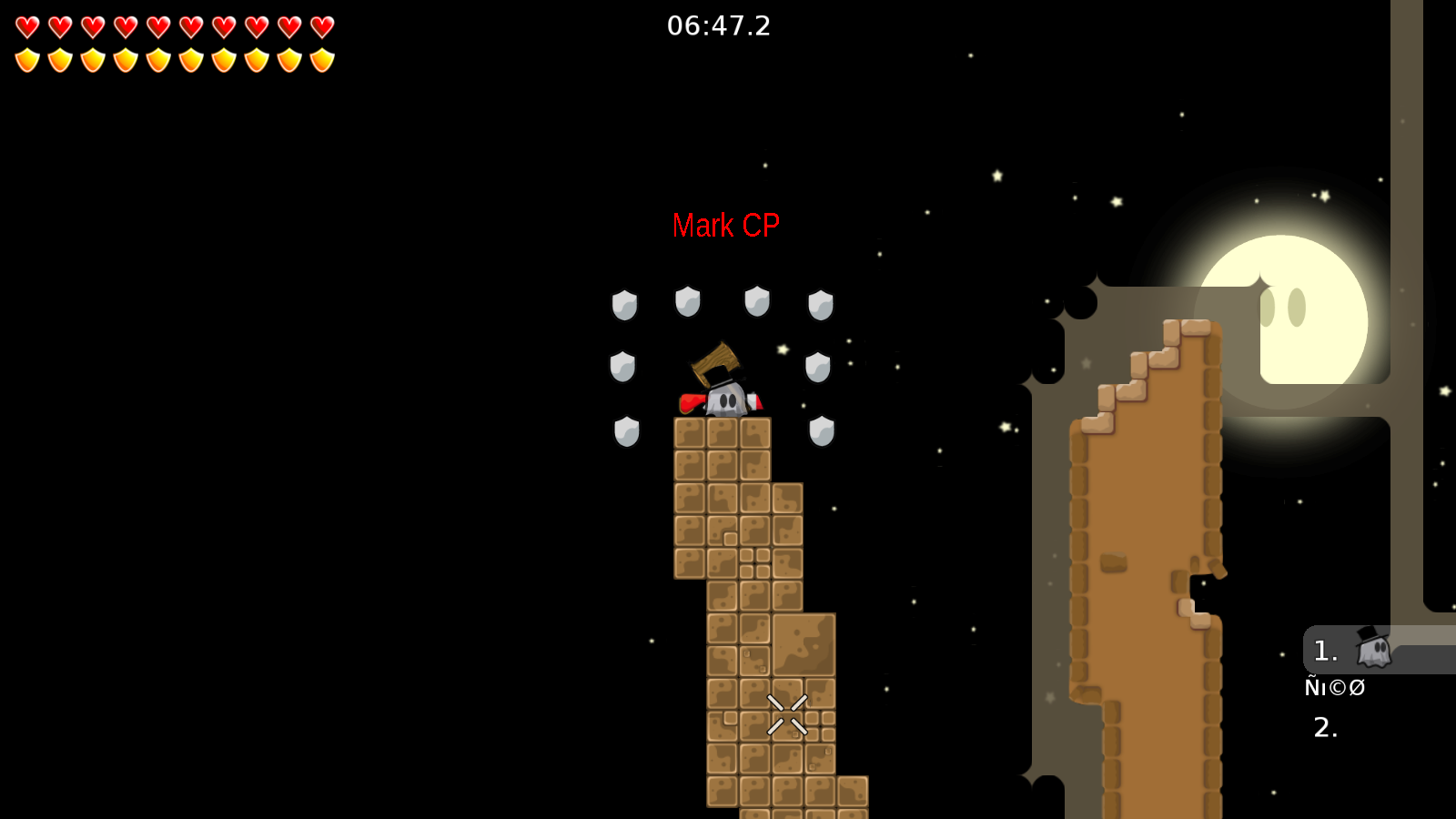This screenshot has width=1456, height=819.
Task: Click the first yellow shield in the armor bar
Action: [27, 59]
